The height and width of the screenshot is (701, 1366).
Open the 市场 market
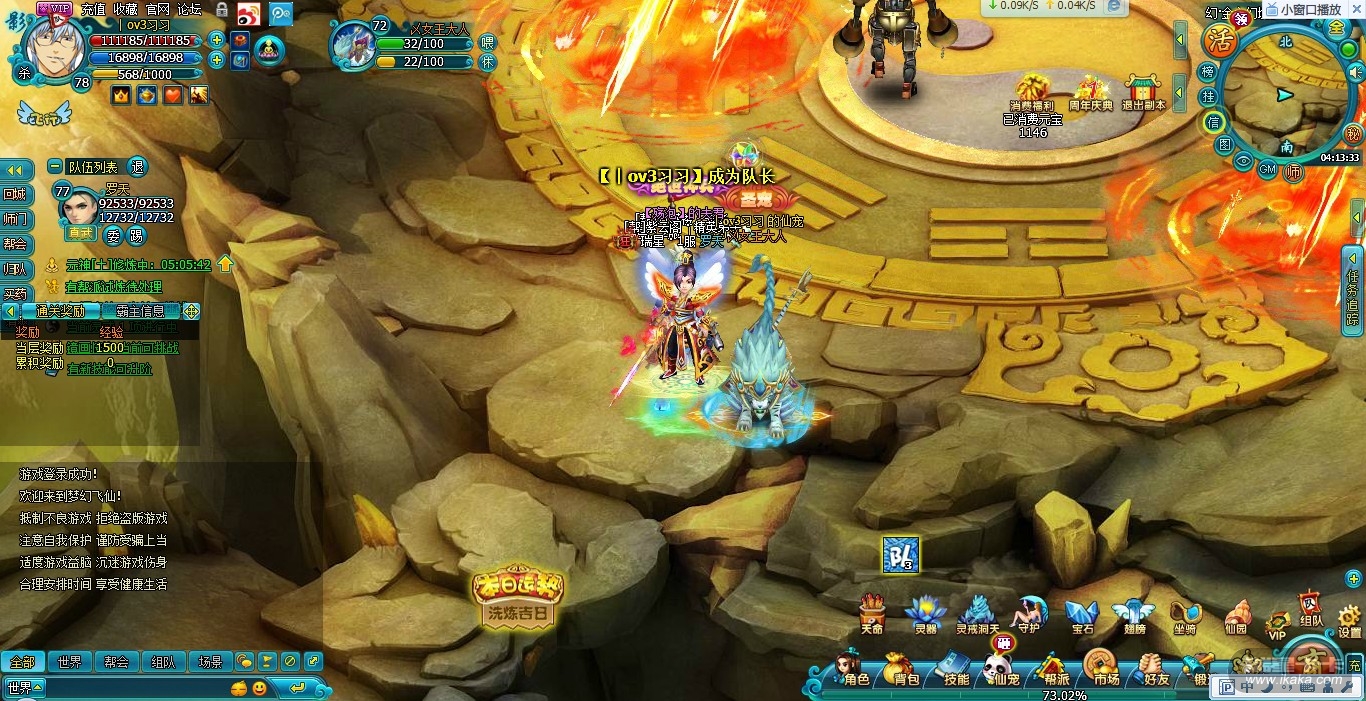click(1103, 670)
